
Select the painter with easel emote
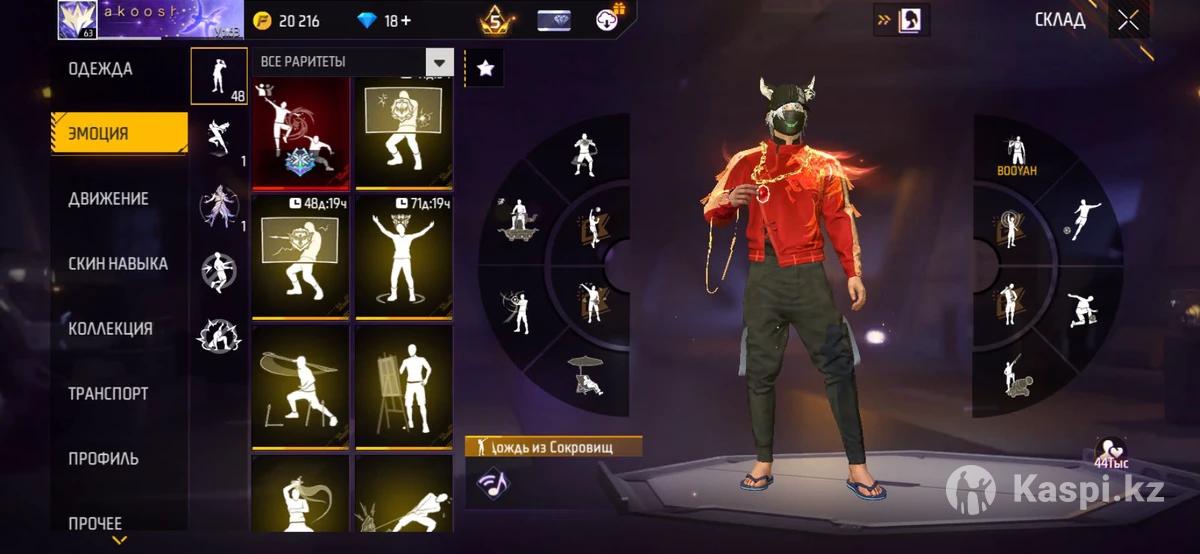(404, 385)
